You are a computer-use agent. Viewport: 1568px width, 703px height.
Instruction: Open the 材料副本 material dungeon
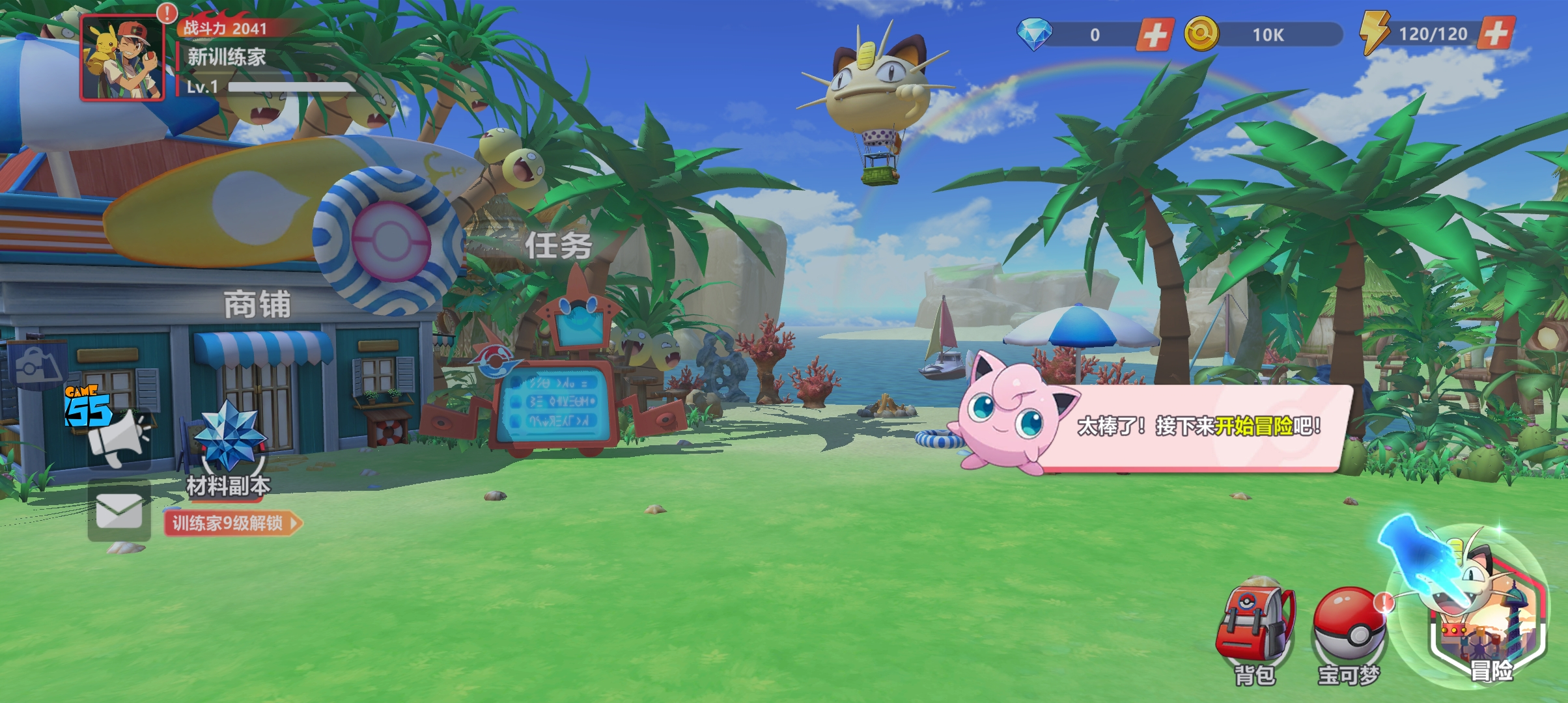[x=229, y=449]
